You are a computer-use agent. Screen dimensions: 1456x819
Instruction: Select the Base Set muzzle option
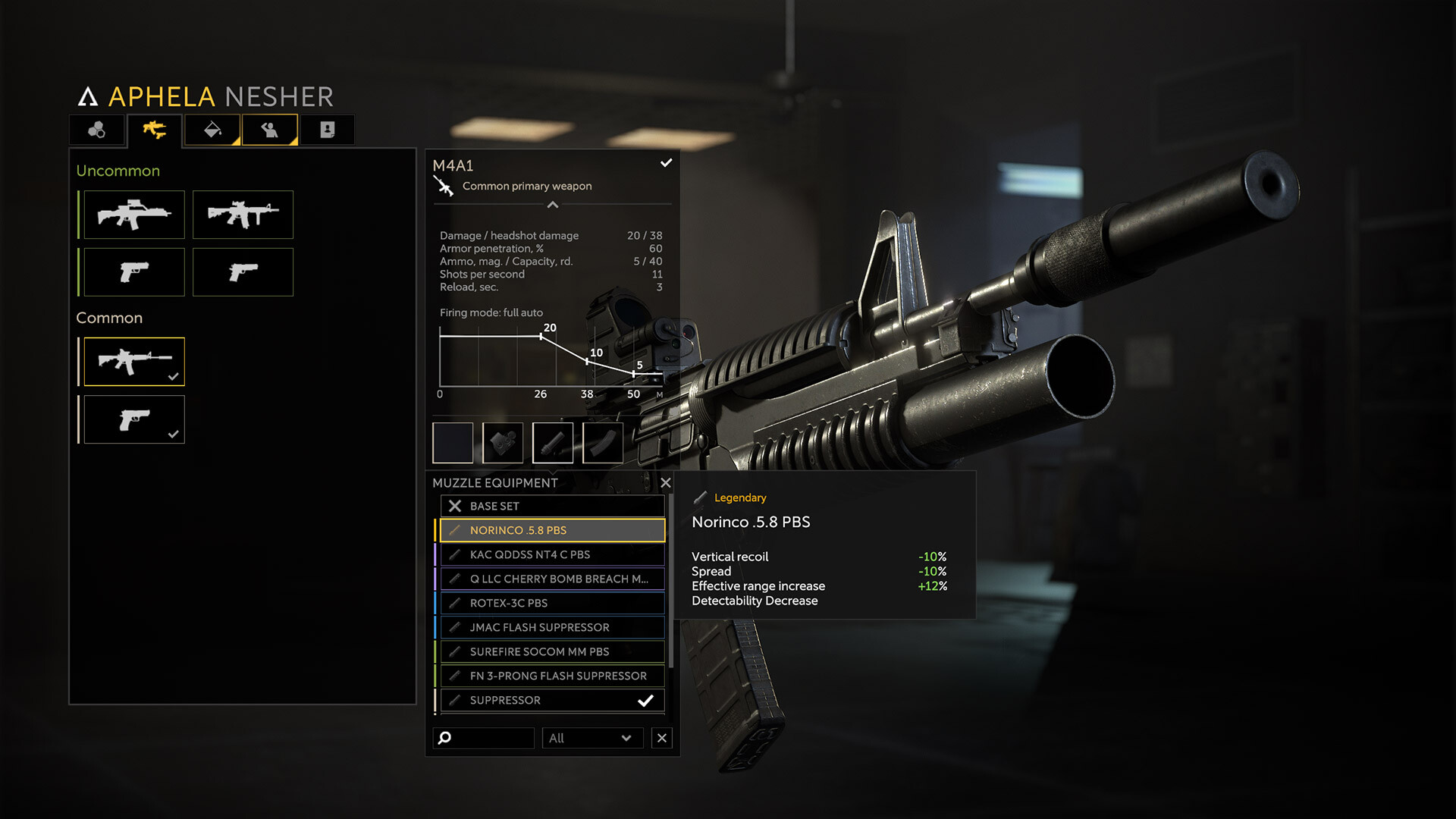tap(551, 506)
